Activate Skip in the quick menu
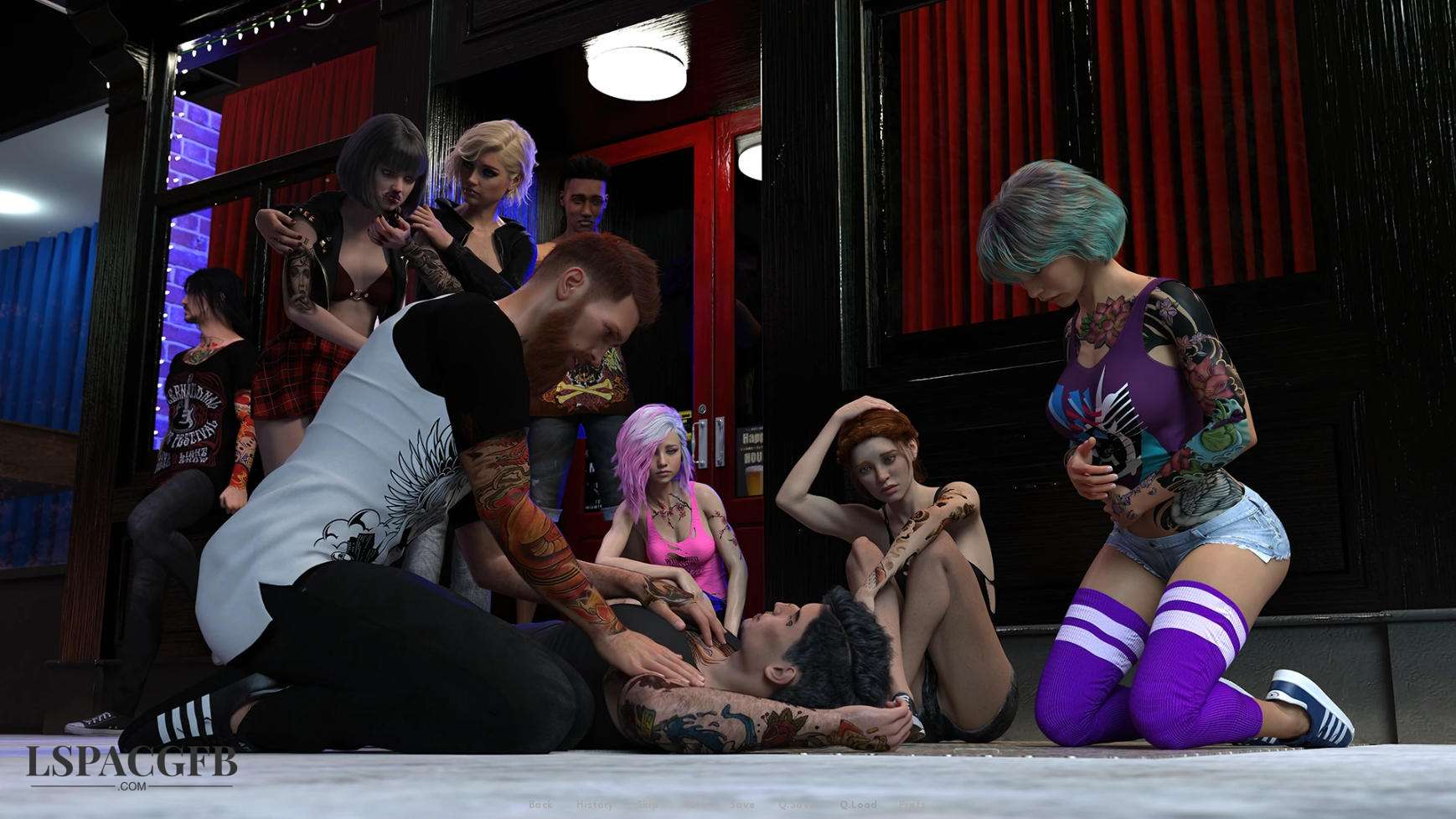This screenshot has height=819, width=1456. click(647, 805)
